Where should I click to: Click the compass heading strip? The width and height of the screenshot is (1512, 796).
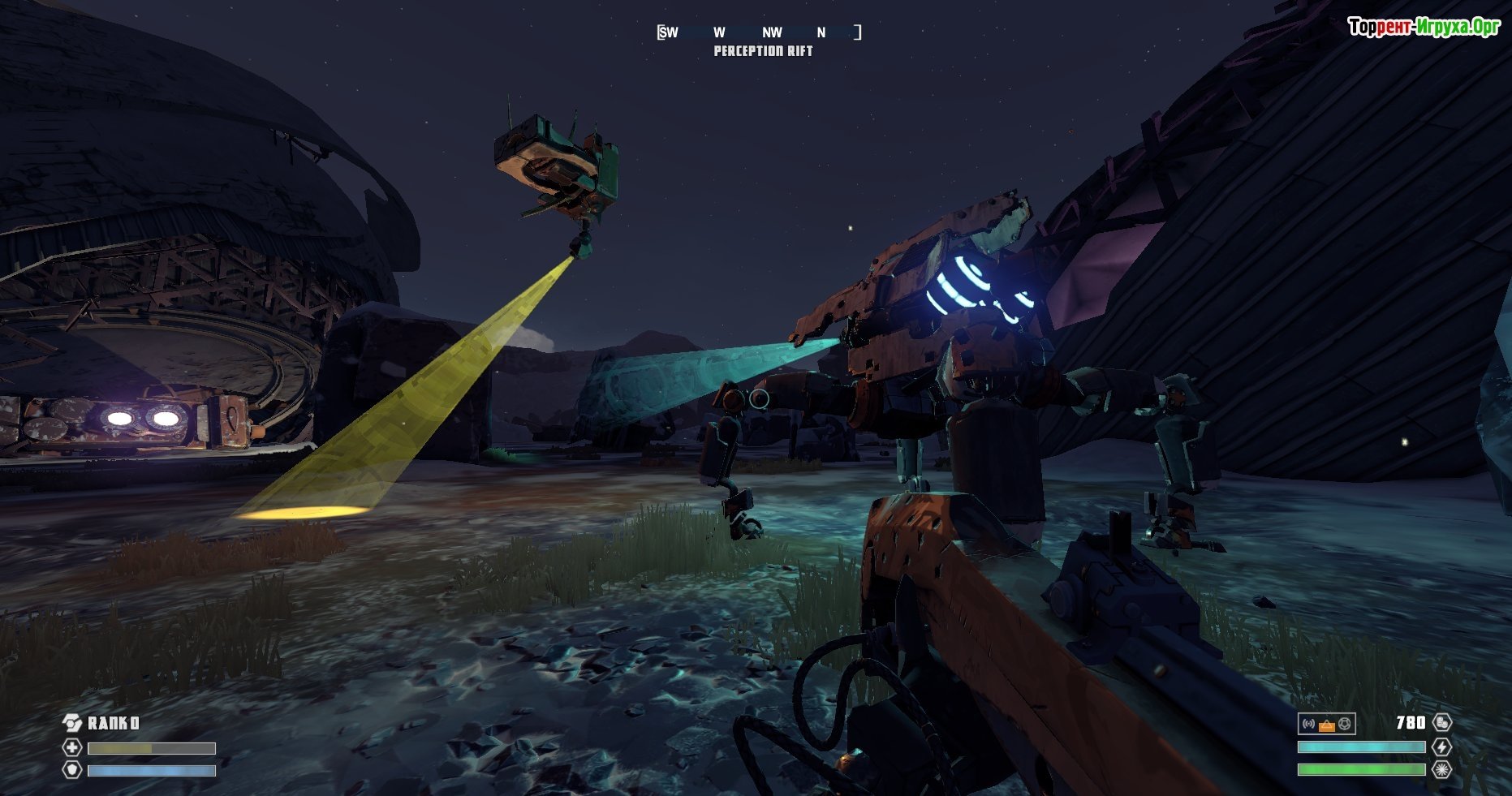click(759, 32)
